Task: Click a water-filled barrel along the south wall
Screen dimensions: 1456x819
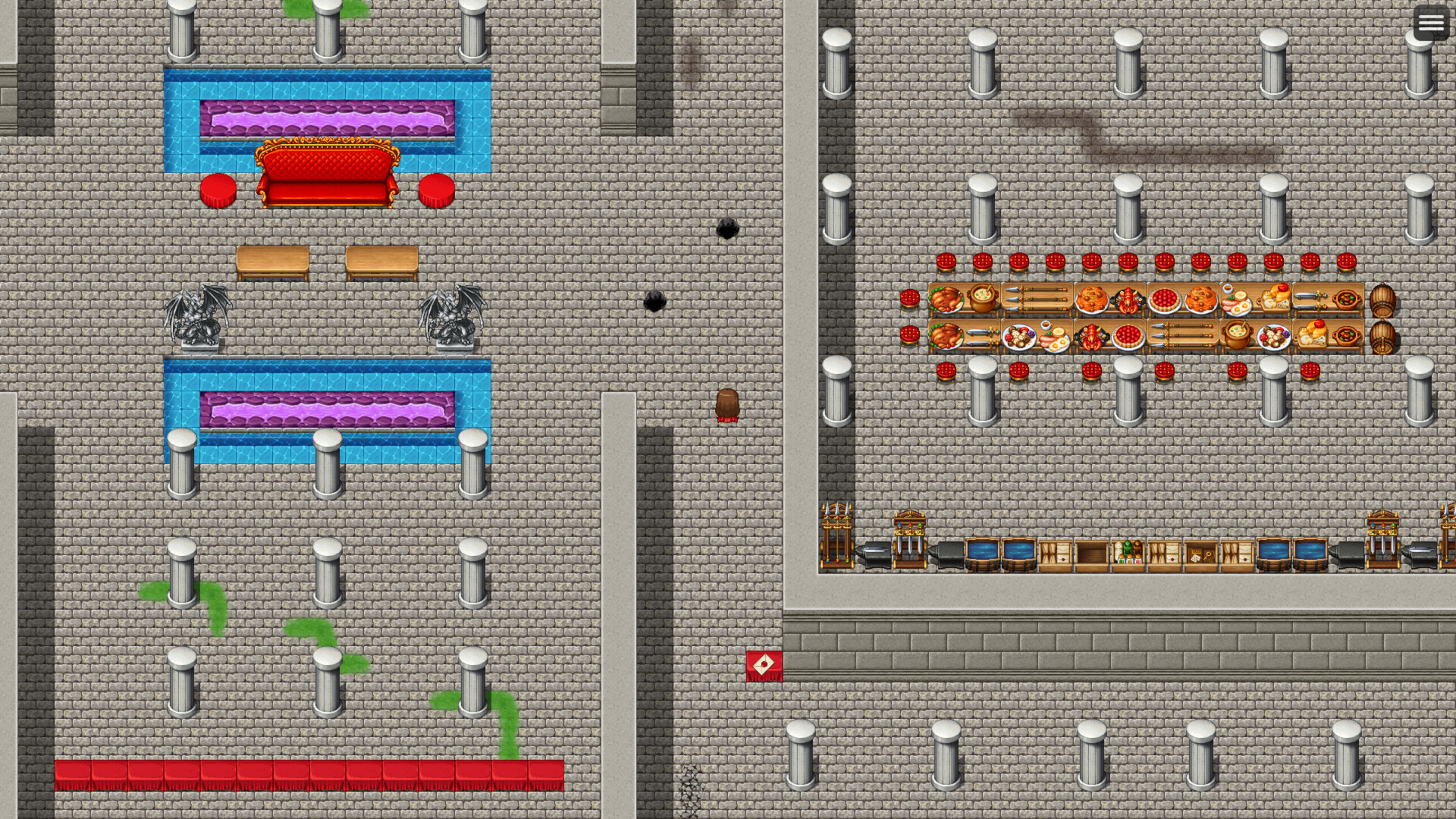Action: 984,556
